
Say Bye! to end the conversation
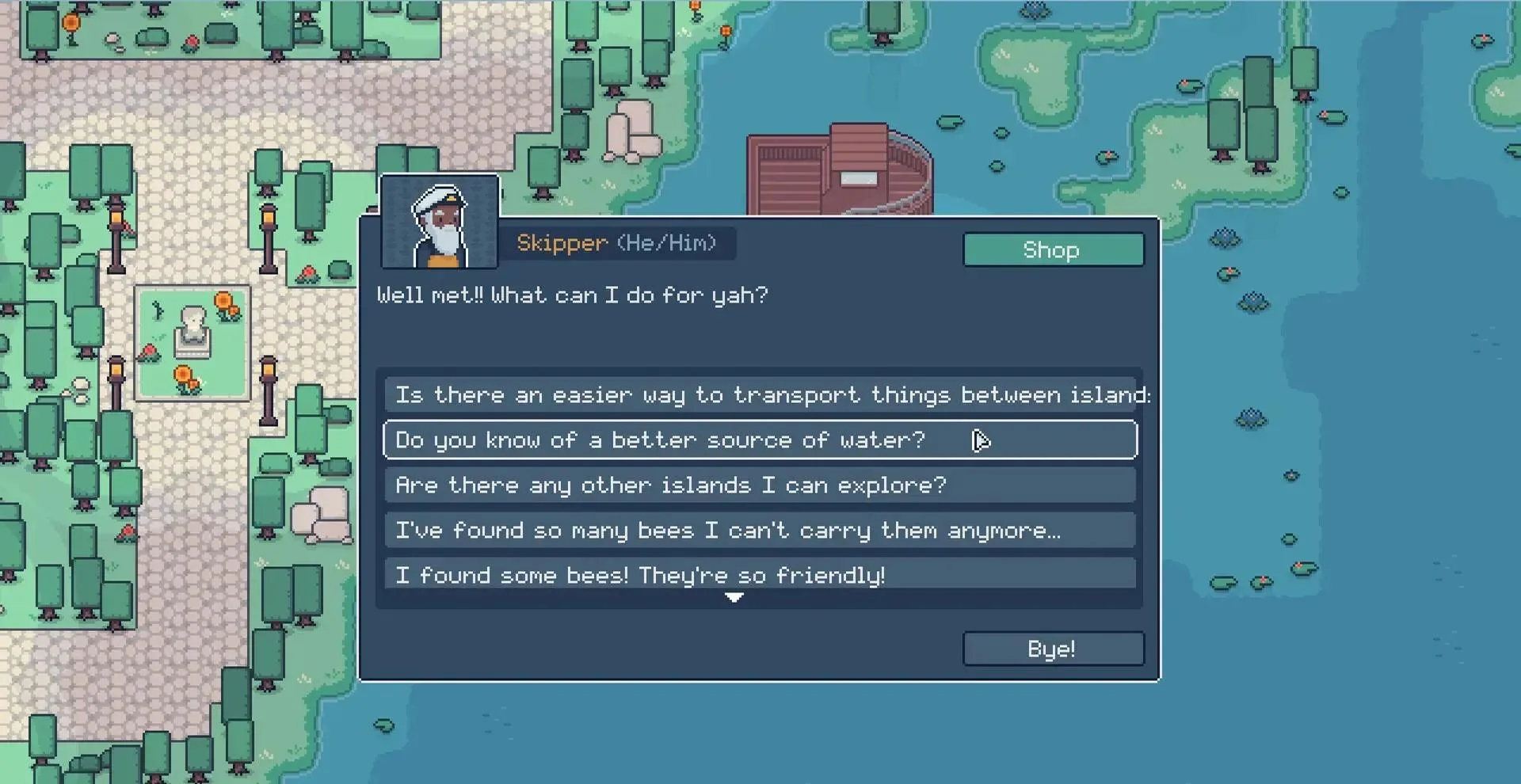pyautogui.click(x=1053, y=649)
